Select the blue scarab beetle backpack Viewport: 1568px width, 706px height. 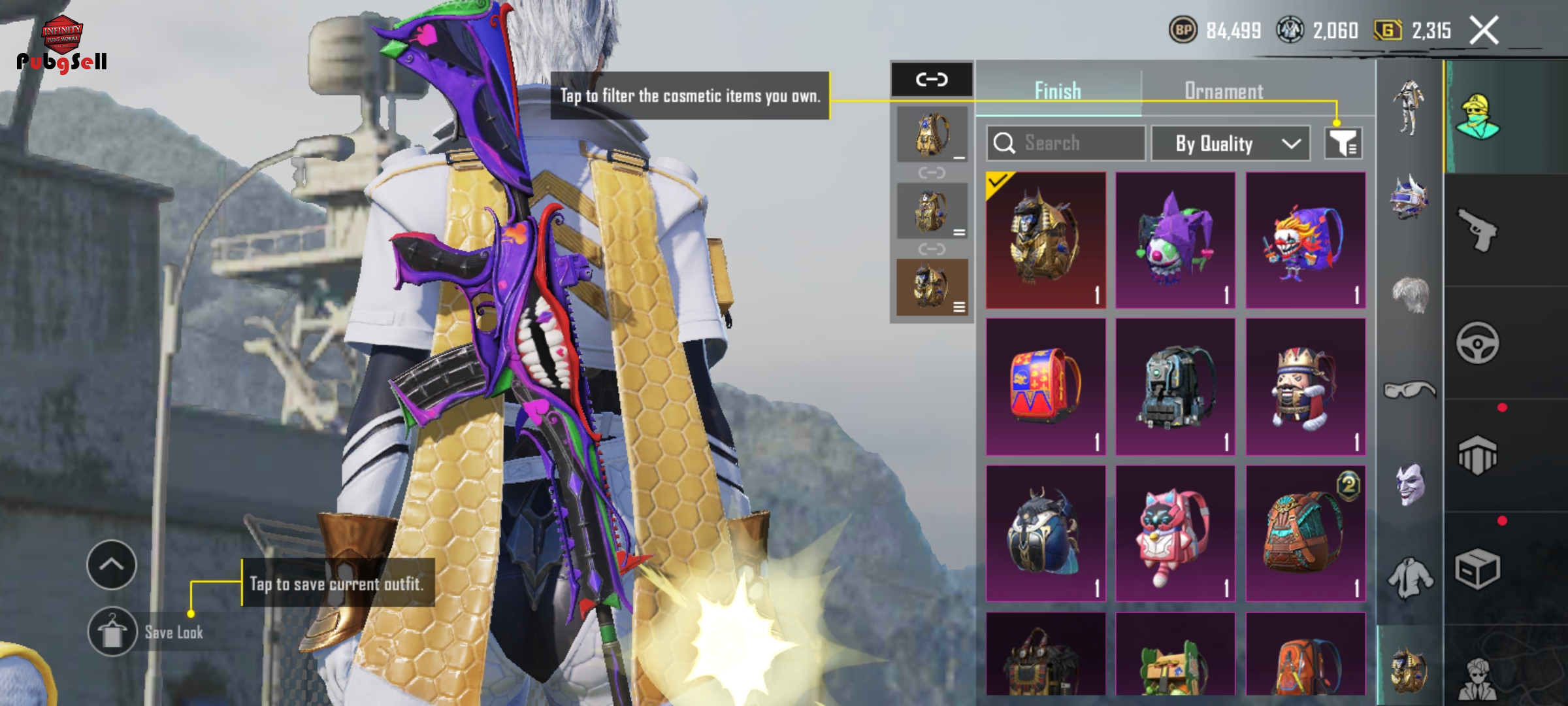1045,533
